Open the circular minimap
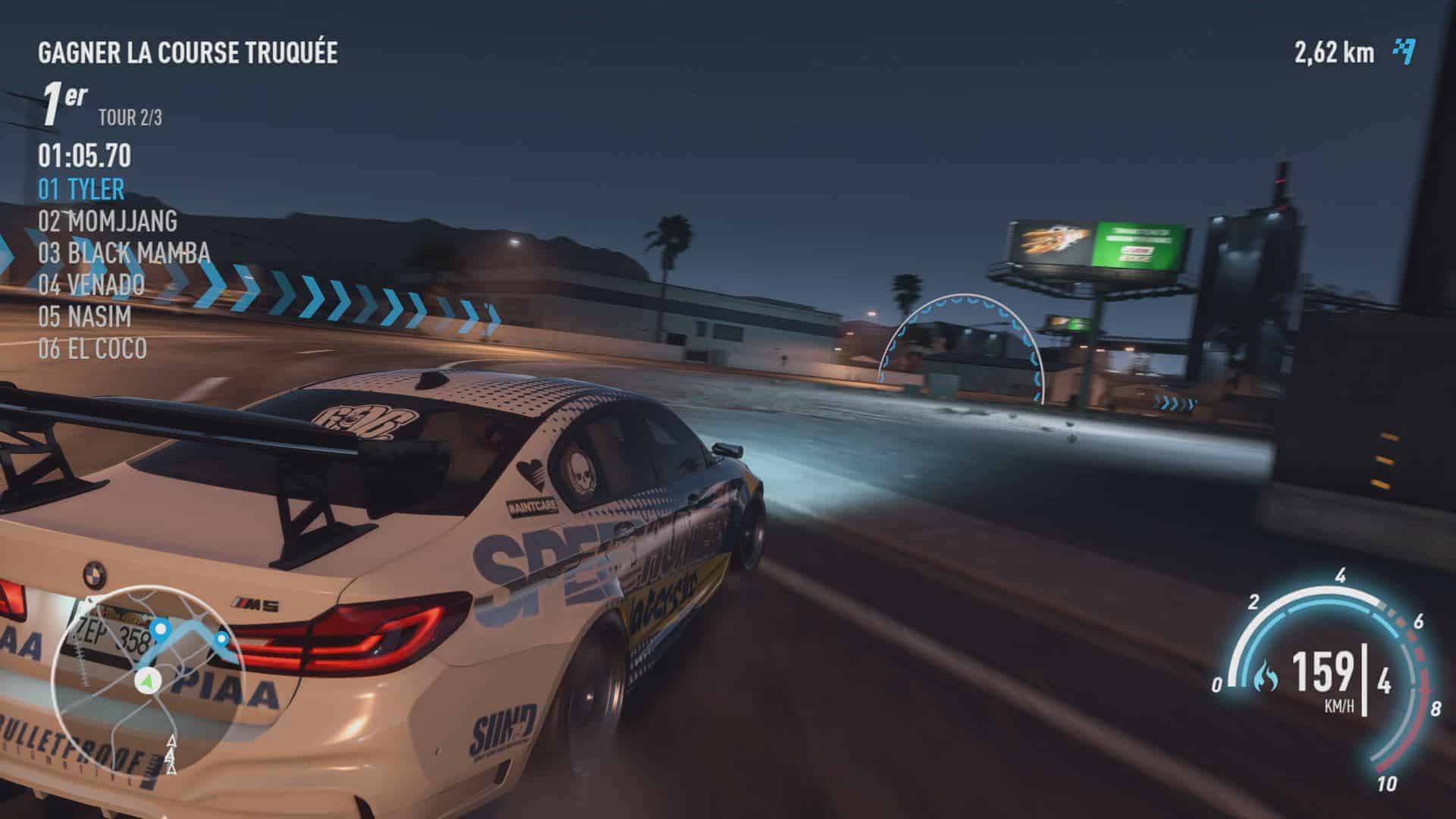The image size is (1456, 819). point(146,679)
